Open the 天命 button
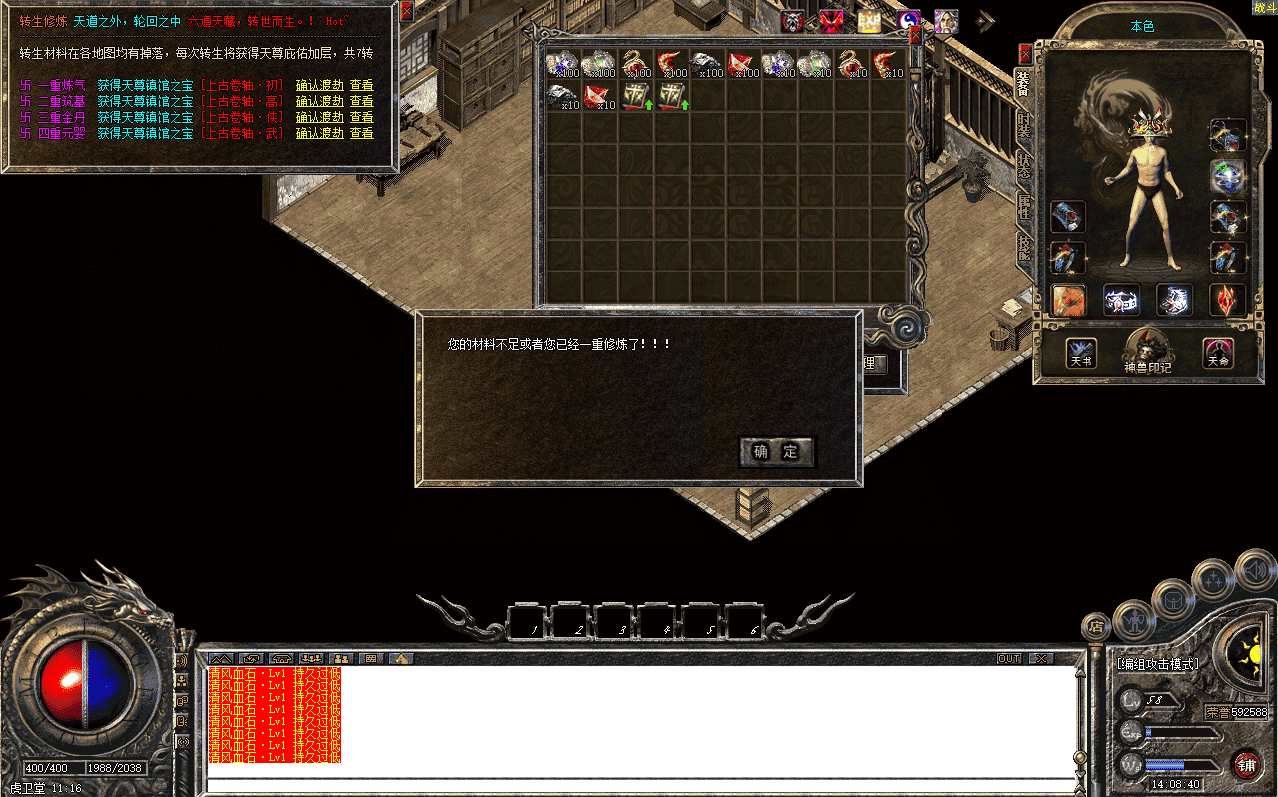The height and width of the screenshot is (797, 1278). coord(1217,352)
